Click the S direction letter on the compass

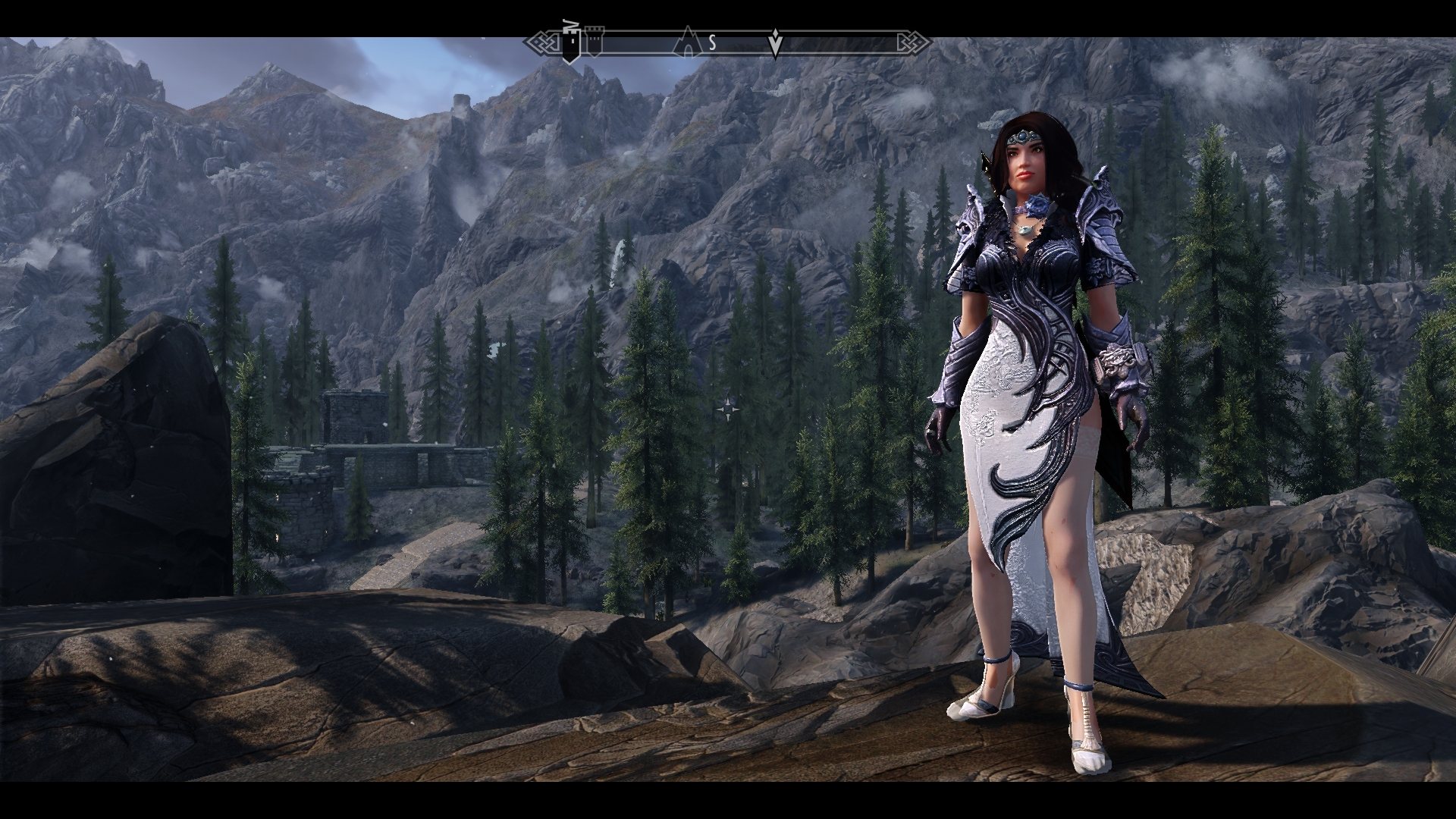point(711,42)
